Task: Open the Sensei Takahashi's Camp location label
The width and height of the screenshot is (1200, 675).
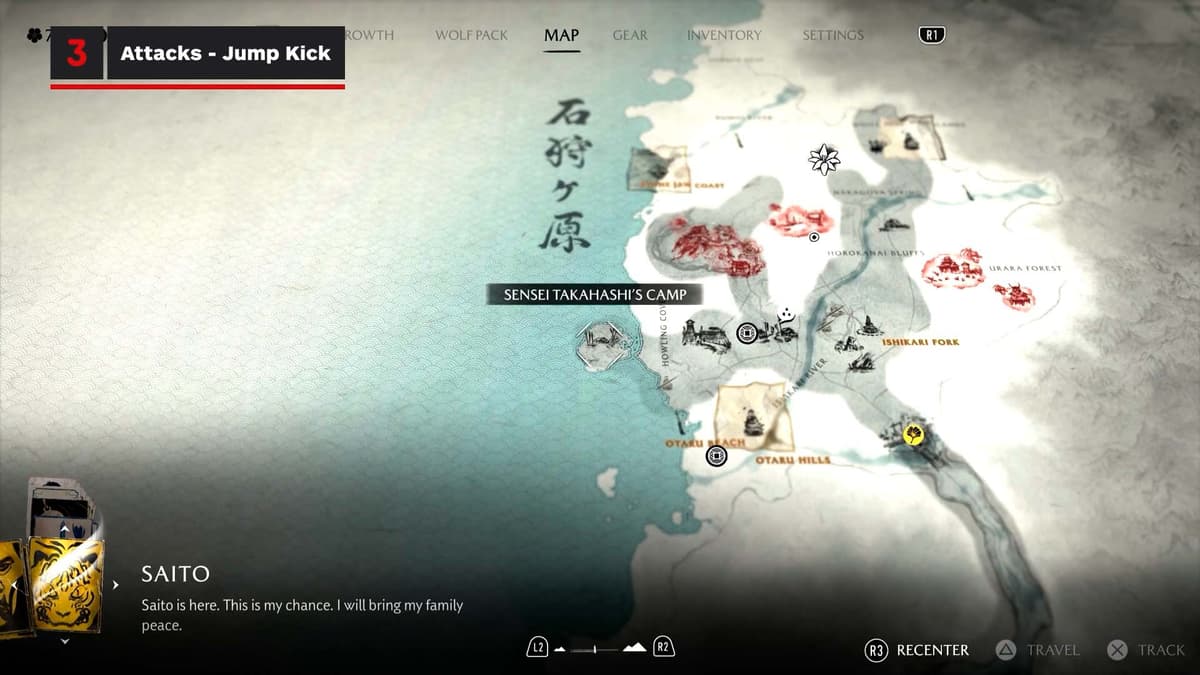Action: [594, 294]
